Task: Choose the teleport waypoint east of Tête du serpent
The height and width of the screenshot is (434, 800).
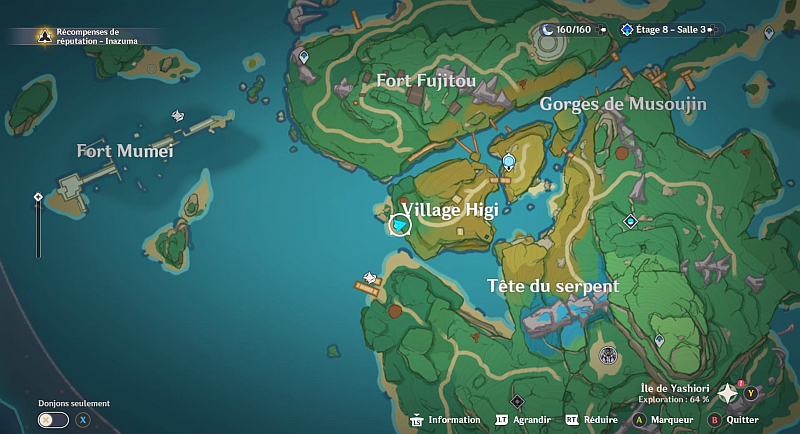Action: pyautogui.click(x=630, y=221)
